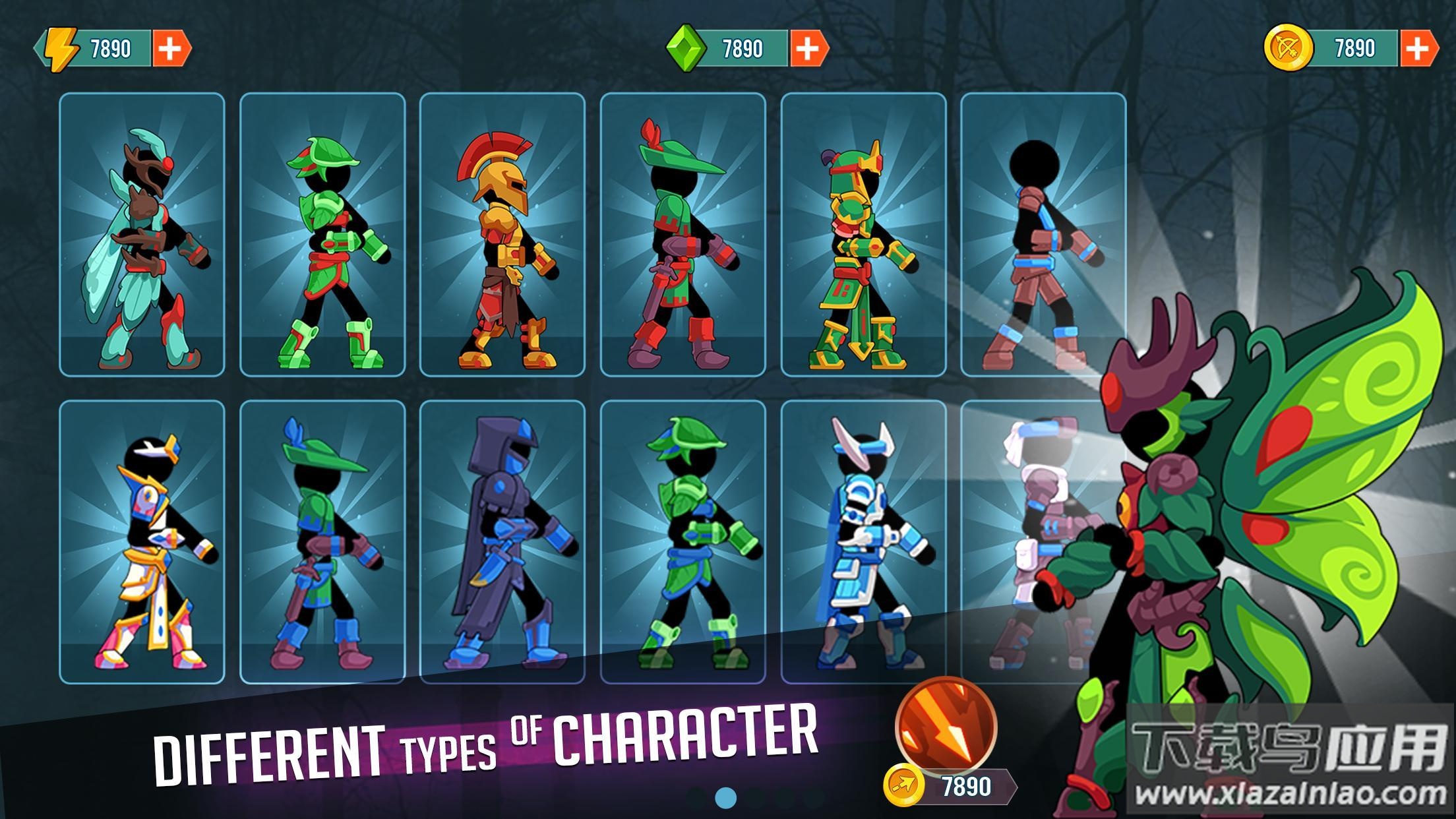Viewport: 1456px width, 819px height.
Task: Choose the white and gold armored stickman
Action: point(142,542)
